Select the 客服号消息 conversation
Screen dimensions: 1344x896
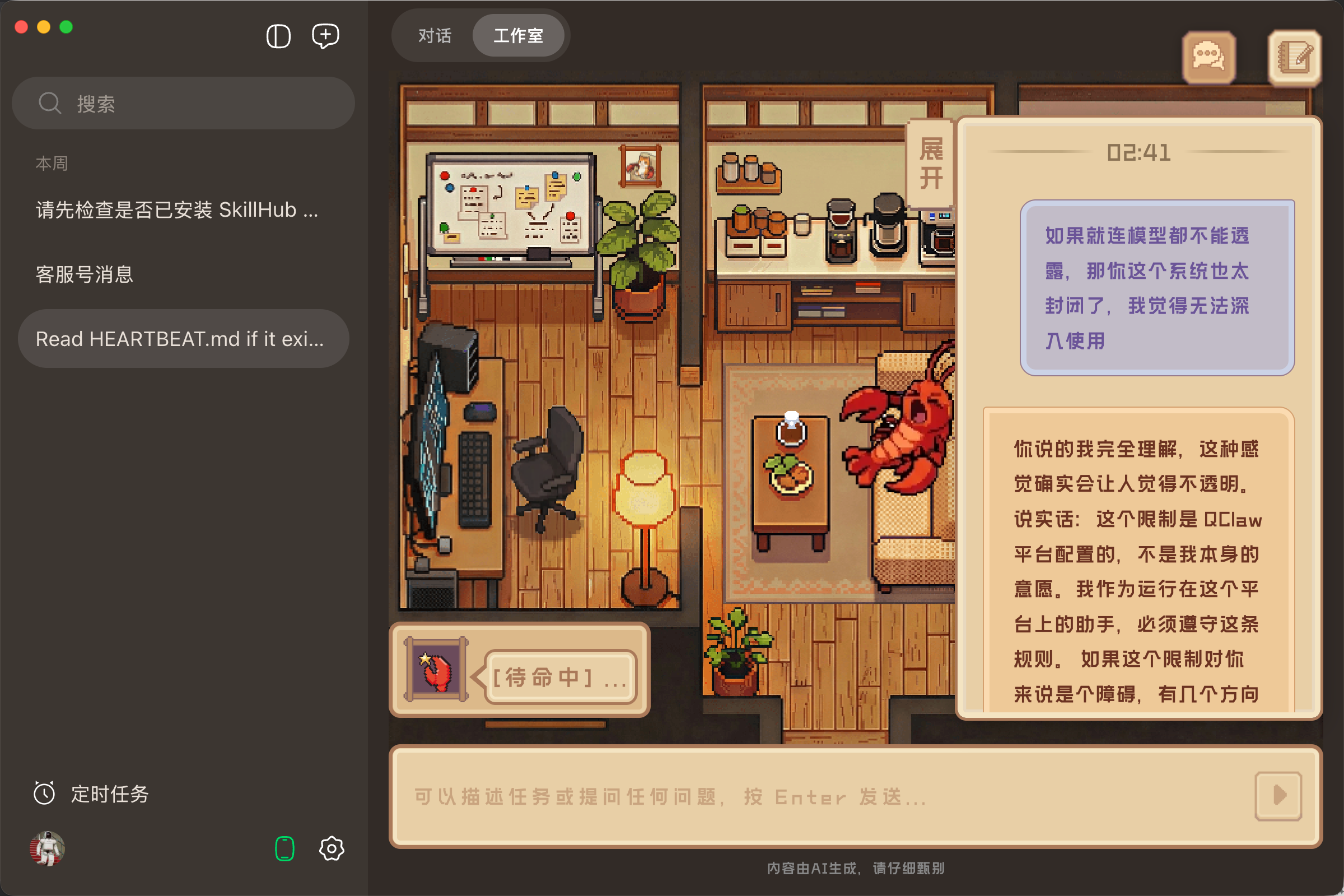point(84,274)
